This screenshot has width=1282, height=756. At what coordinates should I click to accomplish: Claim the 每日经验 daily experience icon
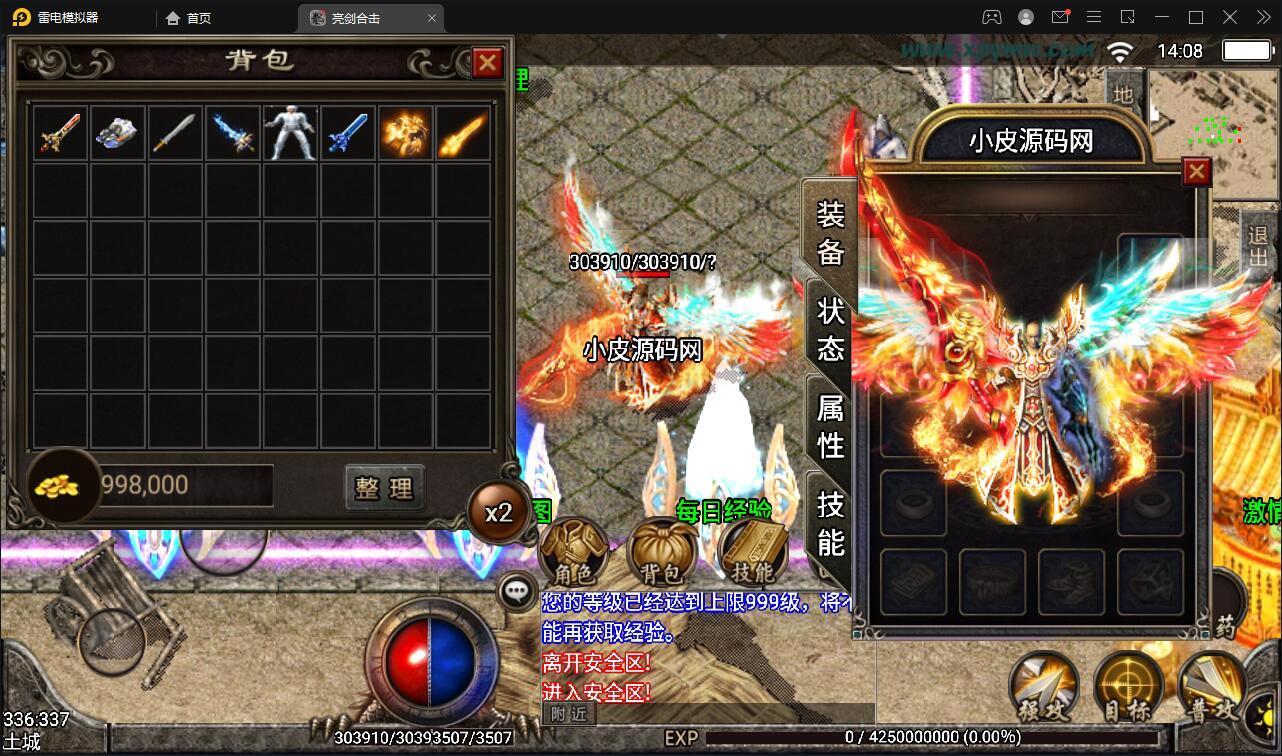point(725,510)
